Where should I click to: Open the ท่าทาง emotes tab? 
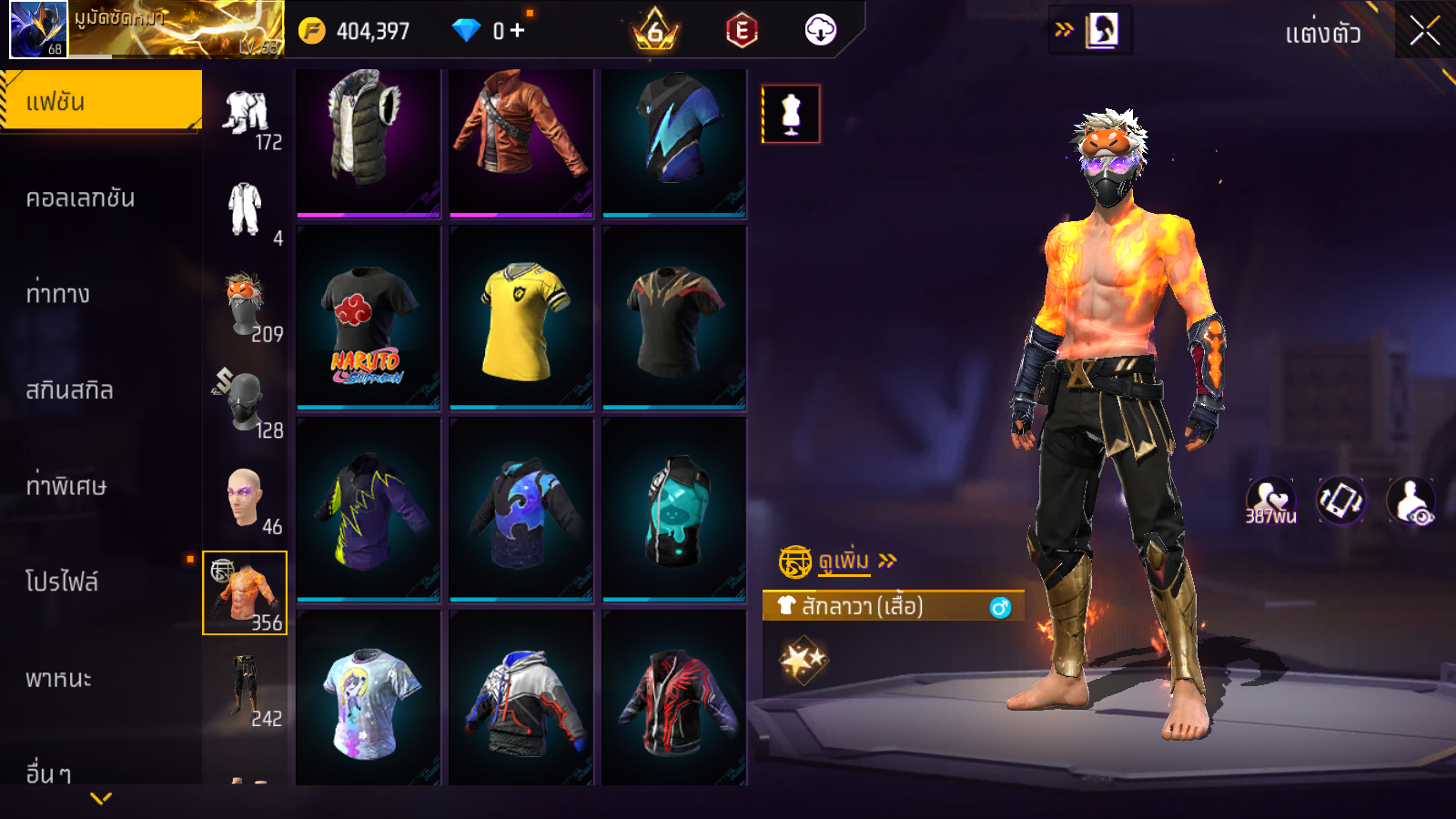tap(57, 294)
